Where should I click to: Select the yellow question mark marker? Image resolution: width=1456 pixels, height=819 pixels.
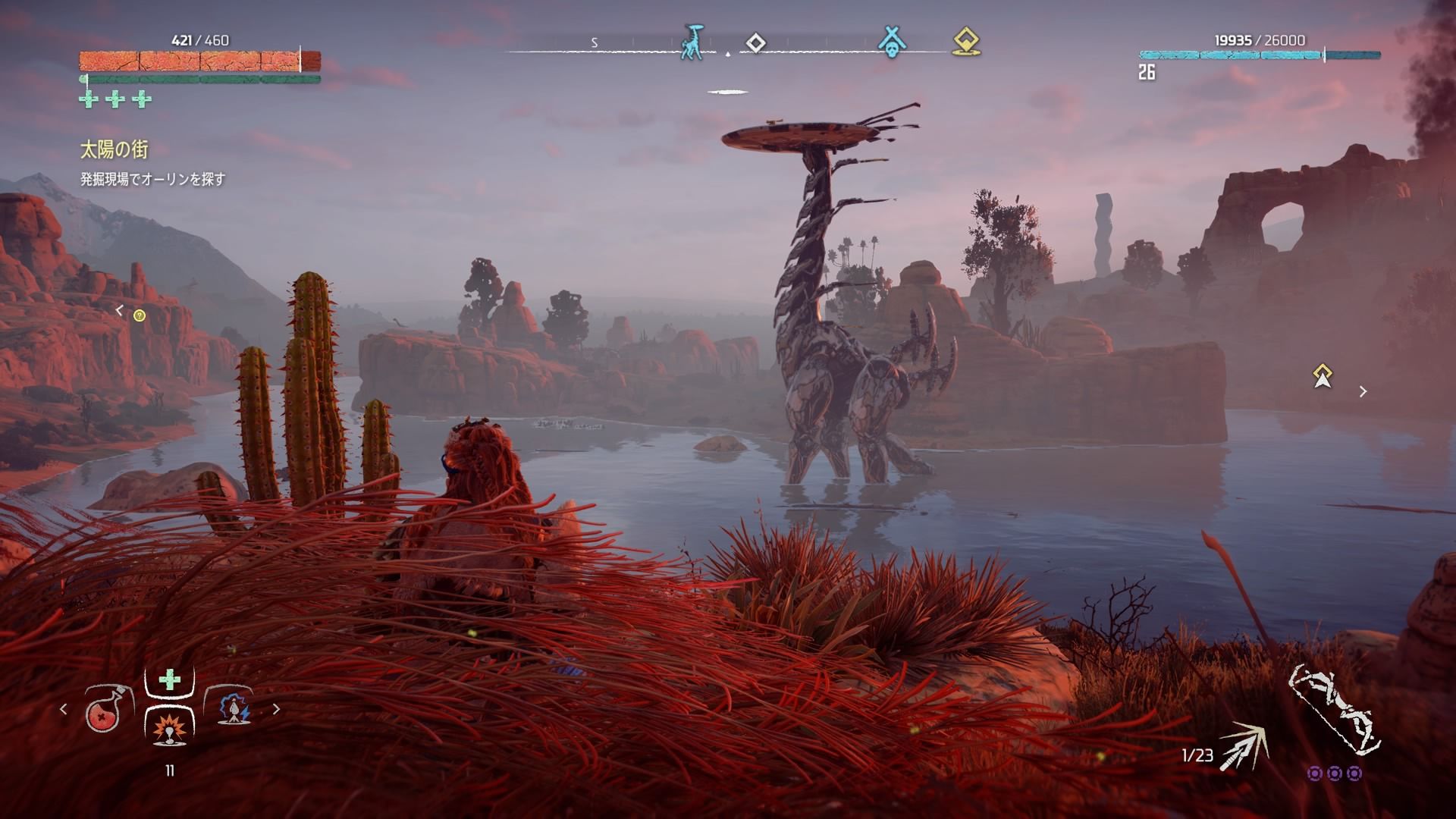(140, 315)
